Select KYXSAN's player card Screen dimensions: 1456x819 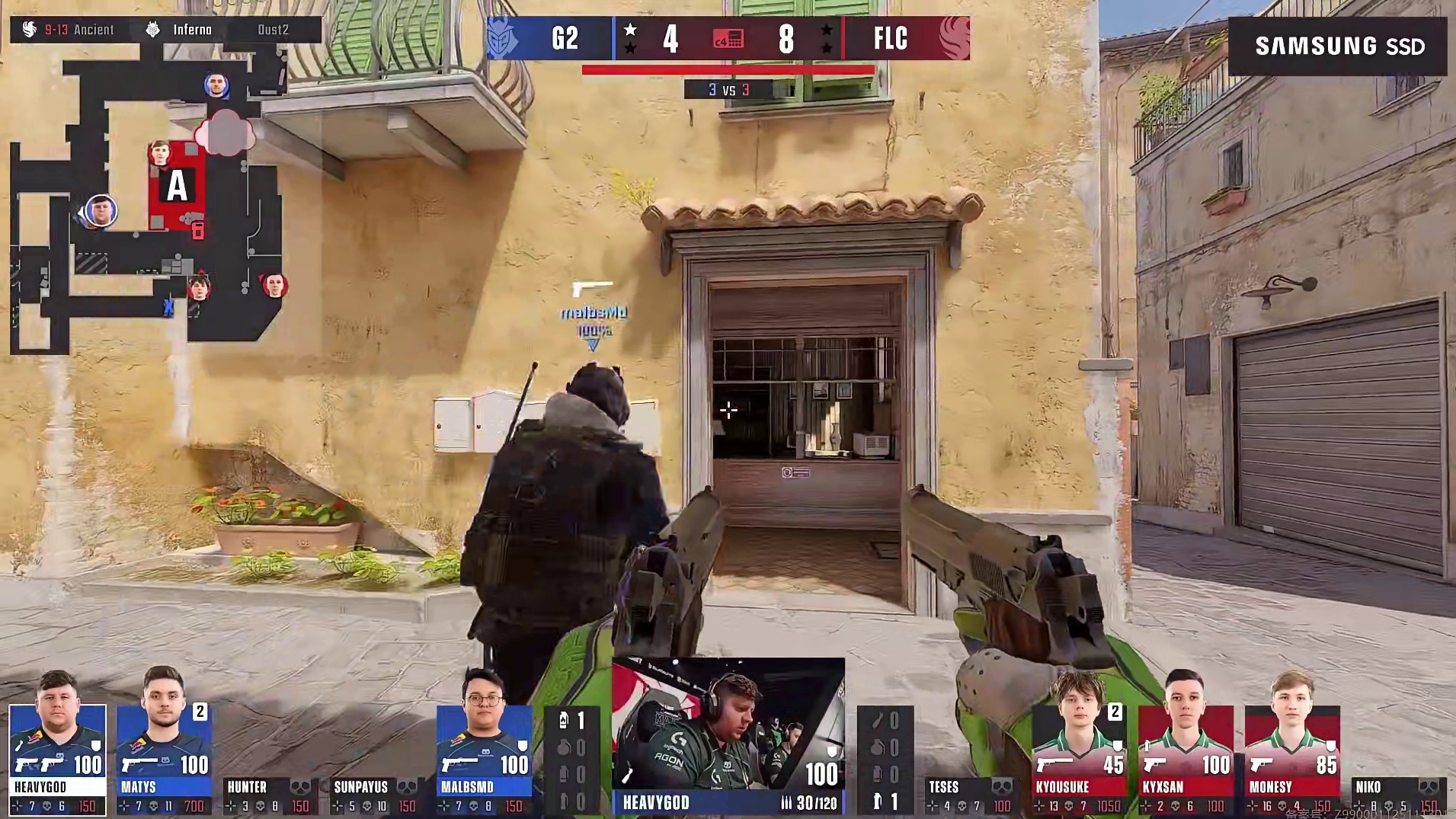[x=1185, y=758]
